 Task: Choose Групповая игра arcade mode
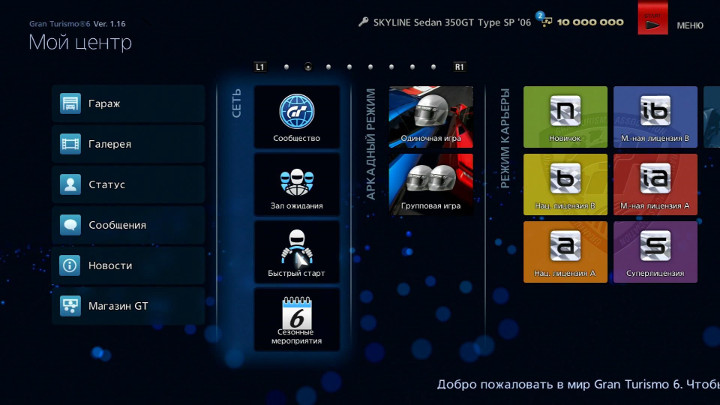coord(430,184)
